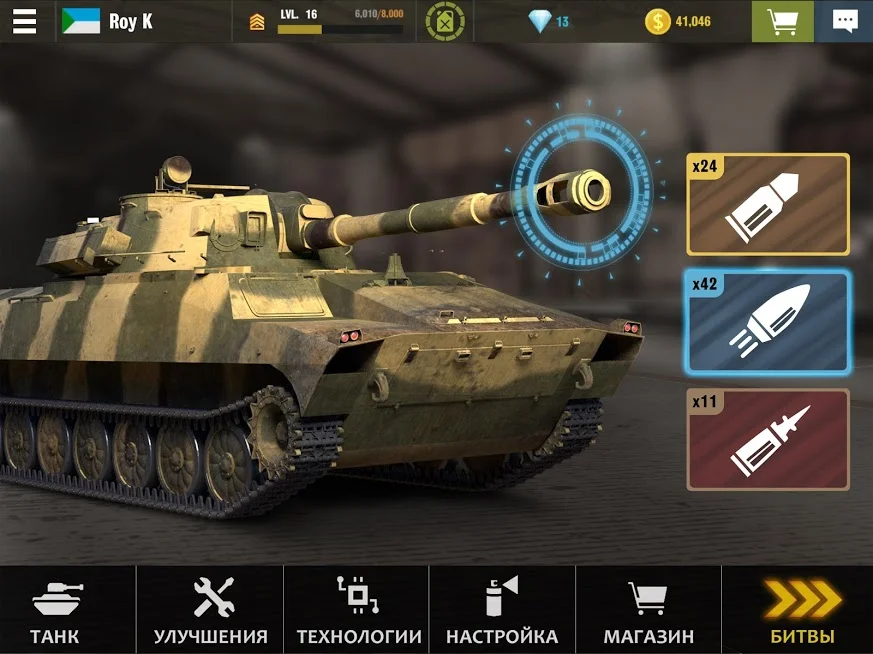Open the shopping cart store

click(782, 21)
